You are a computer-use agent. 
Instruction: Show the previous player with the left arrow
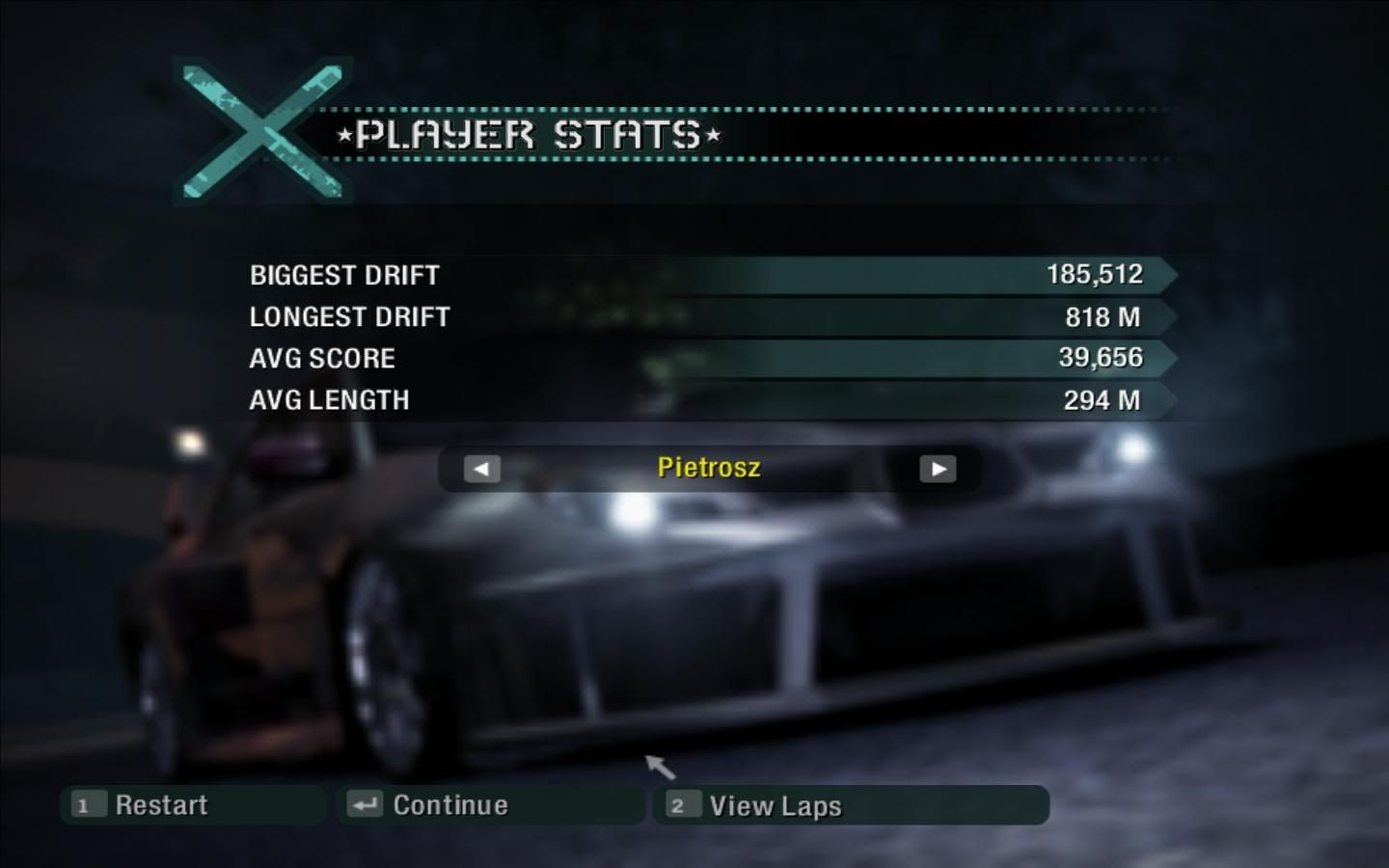(x=482, y=470)
